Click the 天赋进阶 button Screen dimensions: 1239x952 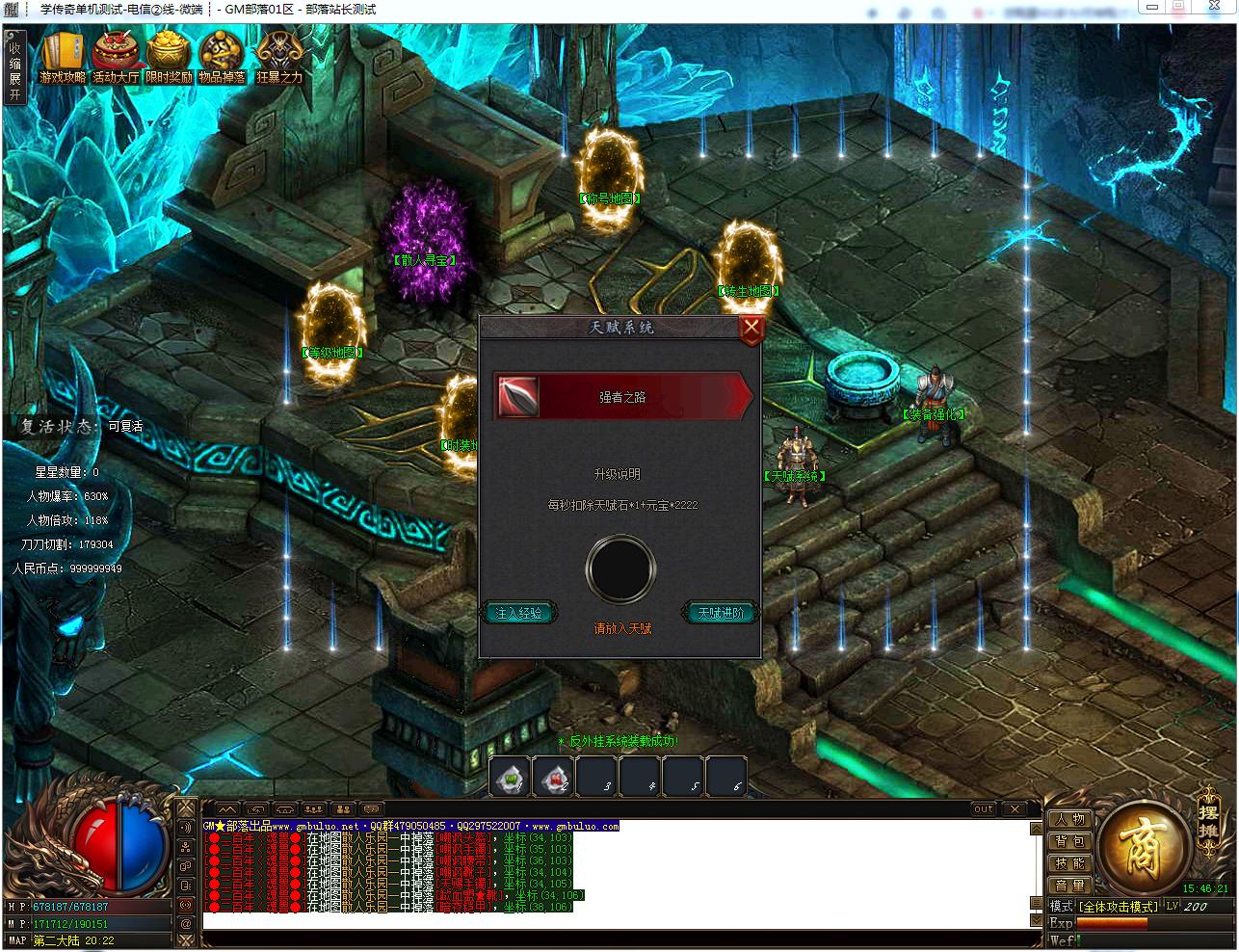pos(722,613)
